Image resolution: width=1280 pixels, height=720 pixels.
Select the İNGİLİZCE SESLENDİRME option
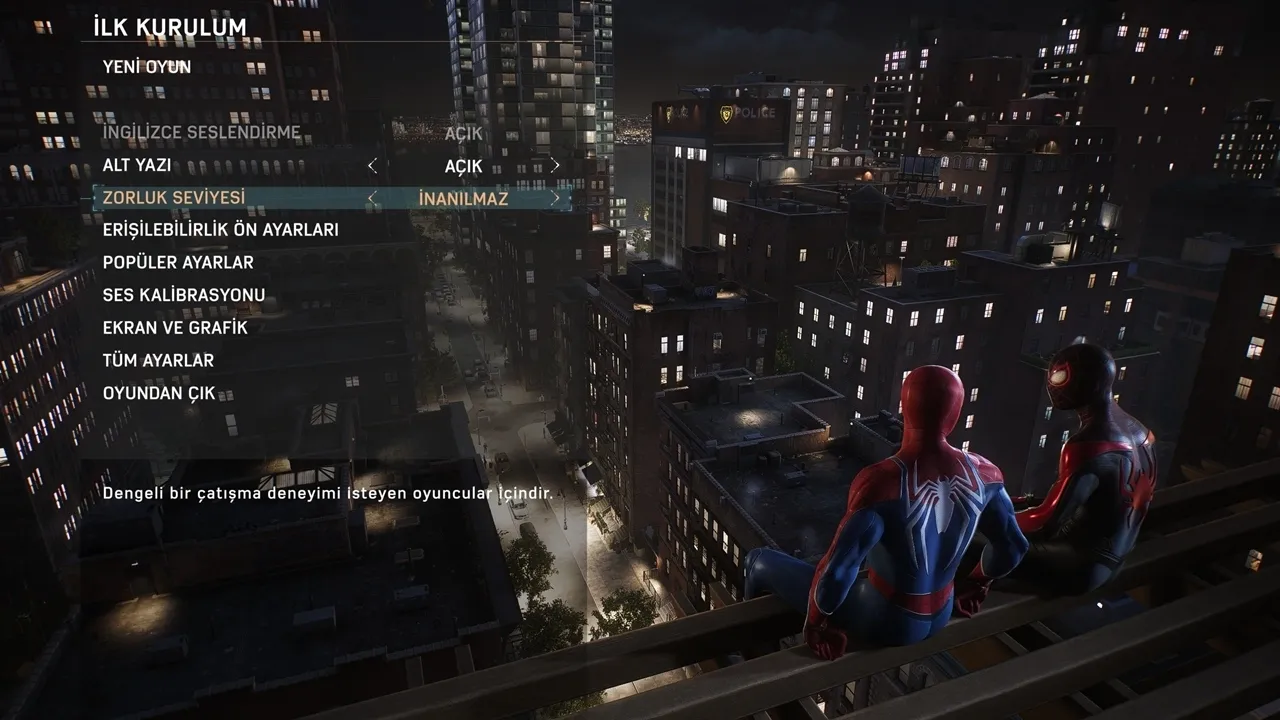(201, 133)
